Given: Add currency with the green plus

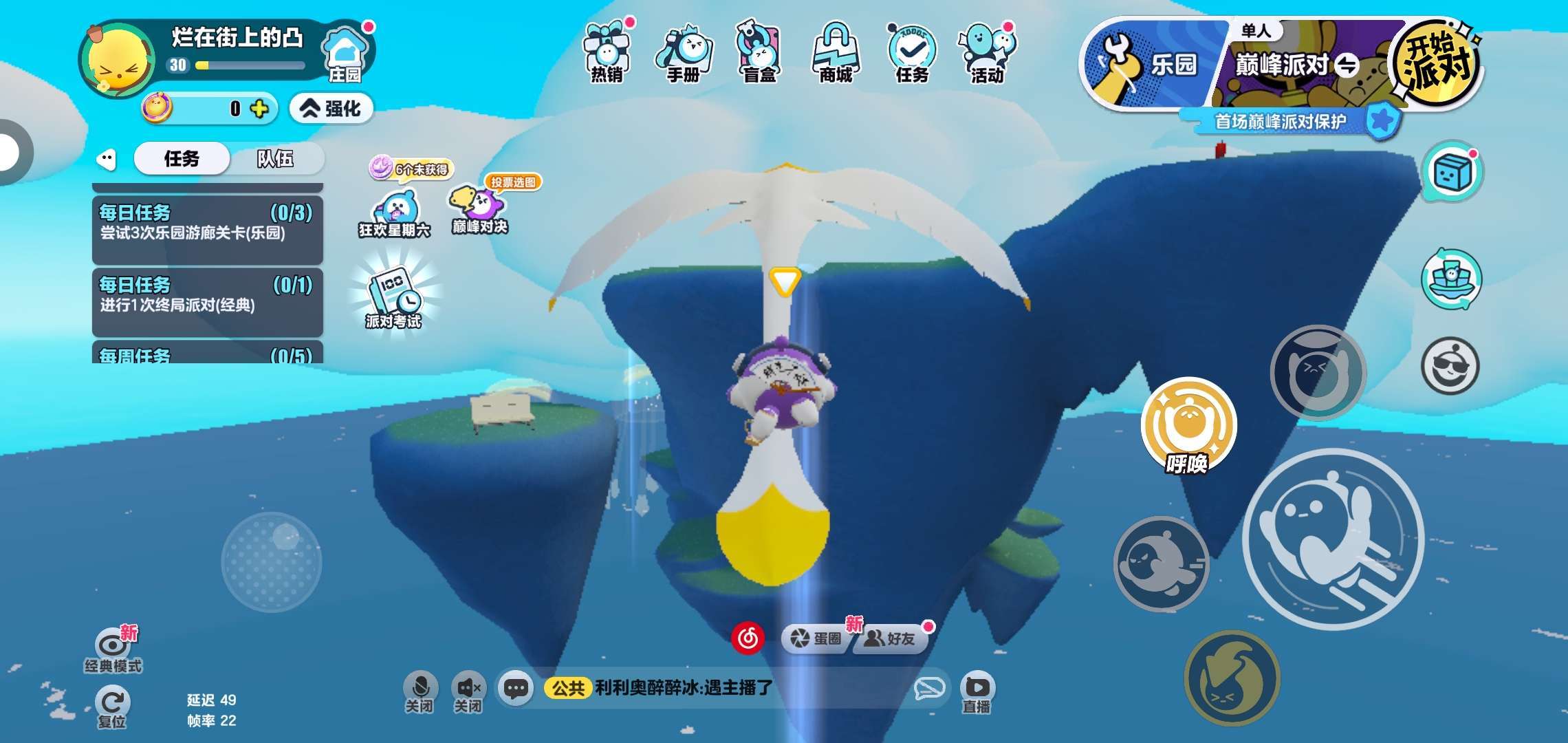Looking at the screenshot, I should point(259,109).
